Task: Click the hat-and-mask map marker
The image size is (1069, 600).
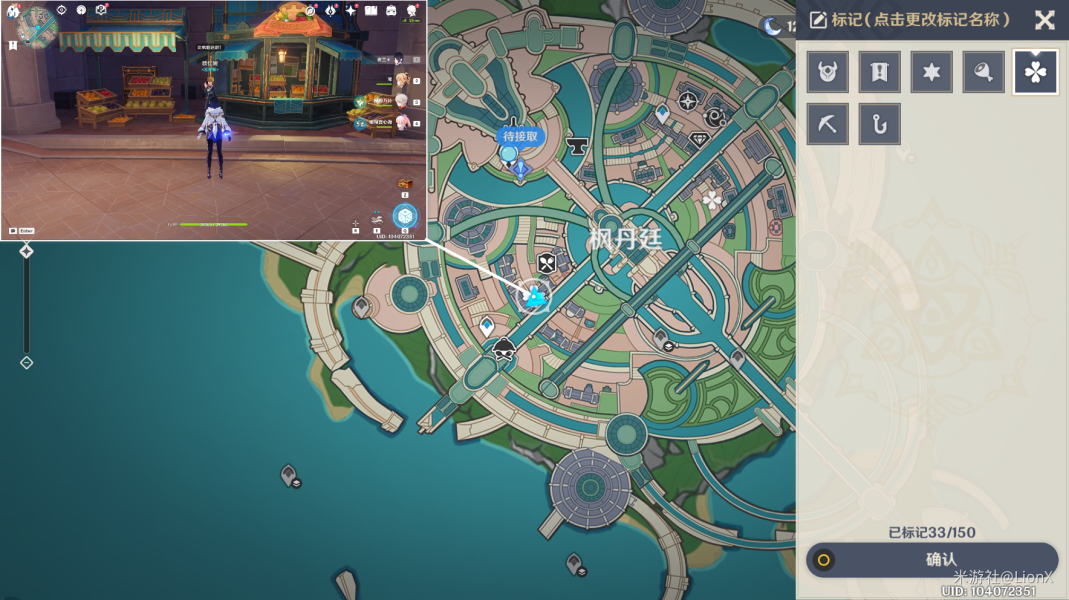Action: click(504, 349)
